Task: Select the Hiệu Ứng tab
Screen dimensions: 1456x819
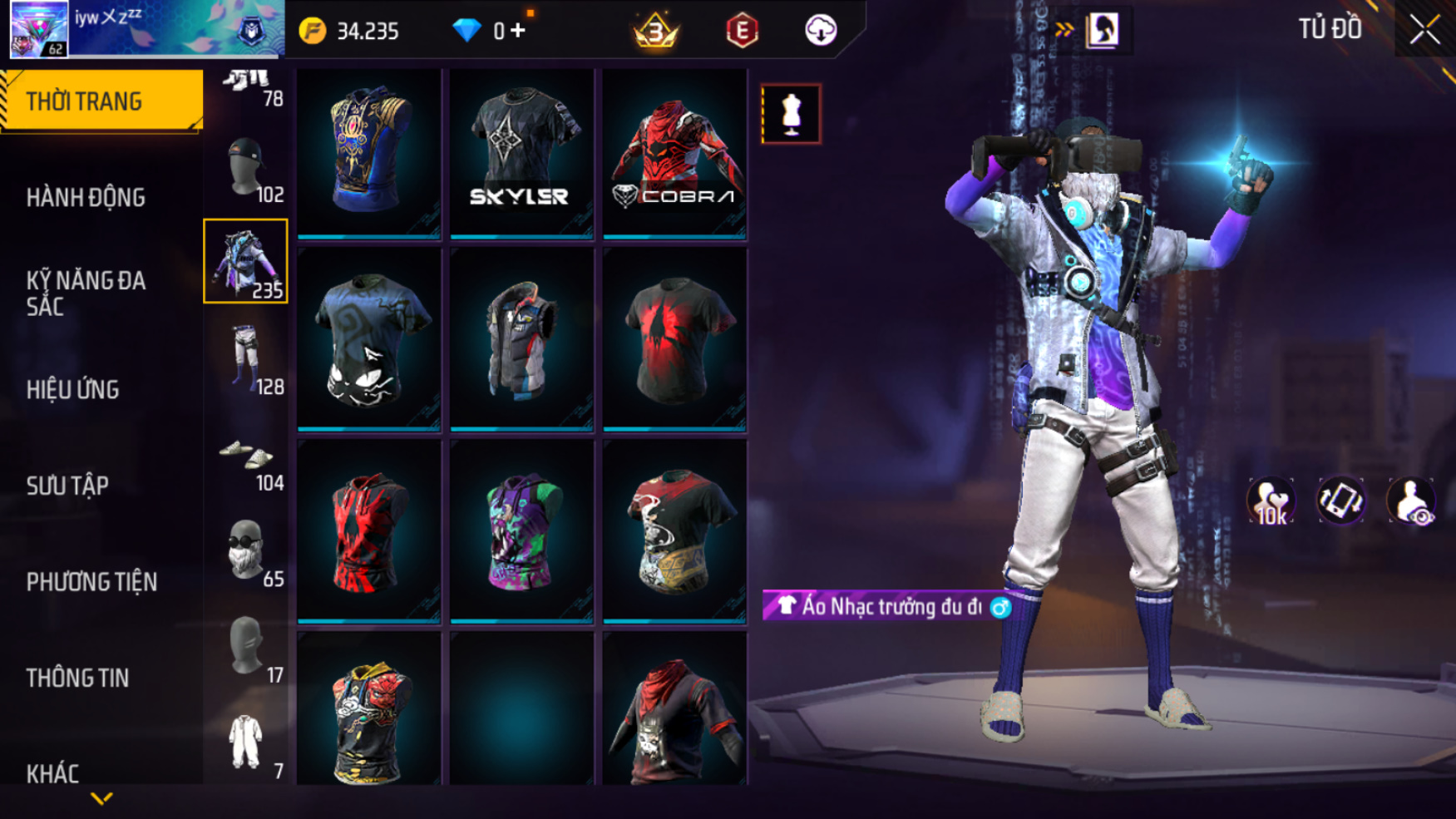Action: (73, 389)
